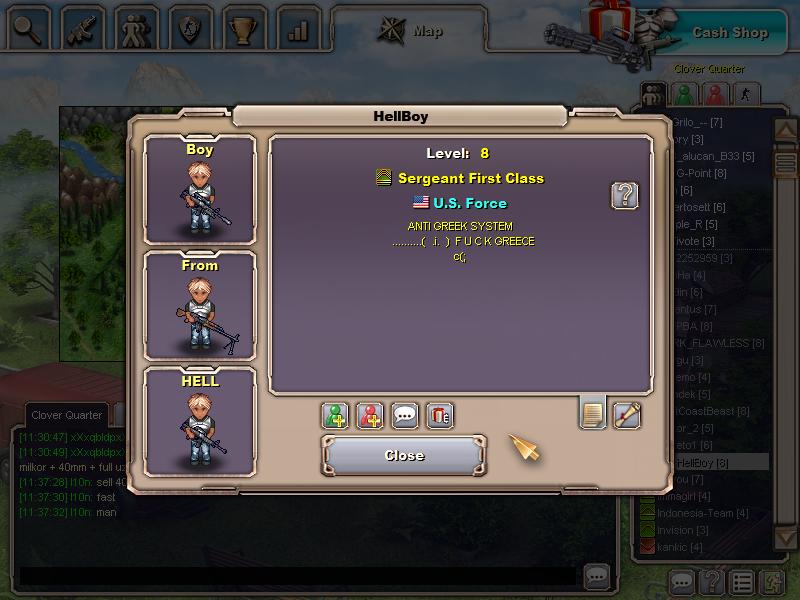
Task: Select the From character portrait
Action: pos(200,306)
